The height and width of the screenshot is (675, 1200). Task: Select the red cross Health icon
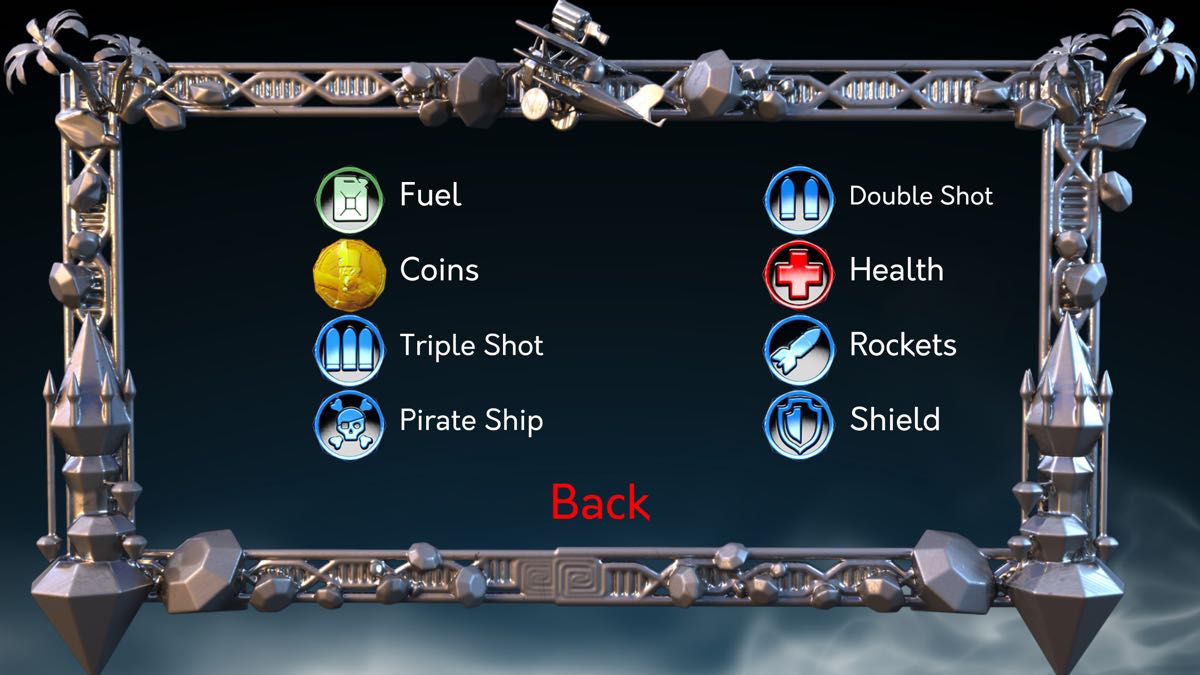click(x=798, y=272)
